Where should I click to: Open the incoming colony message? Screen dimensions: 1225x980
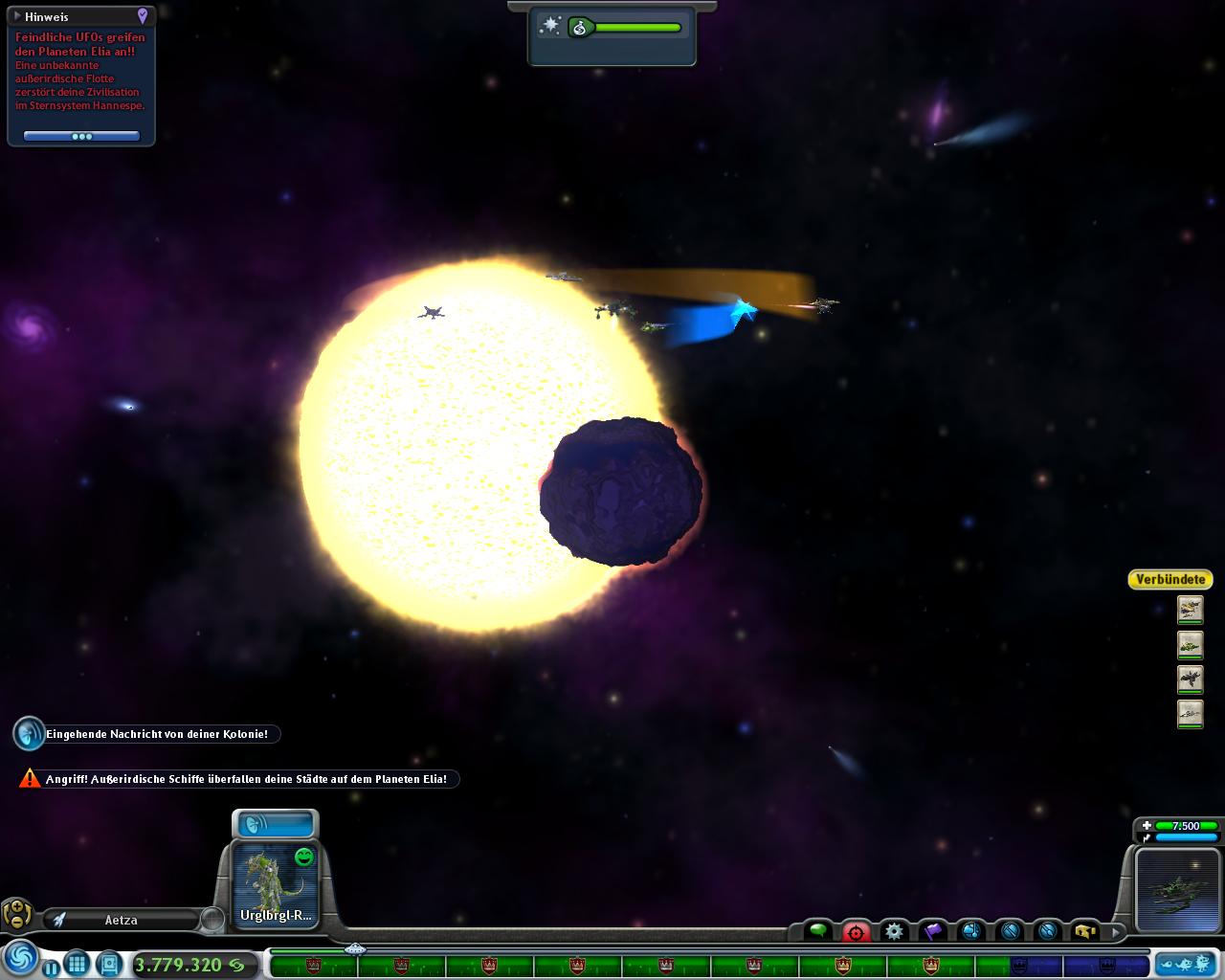click(x=30, y=734)
